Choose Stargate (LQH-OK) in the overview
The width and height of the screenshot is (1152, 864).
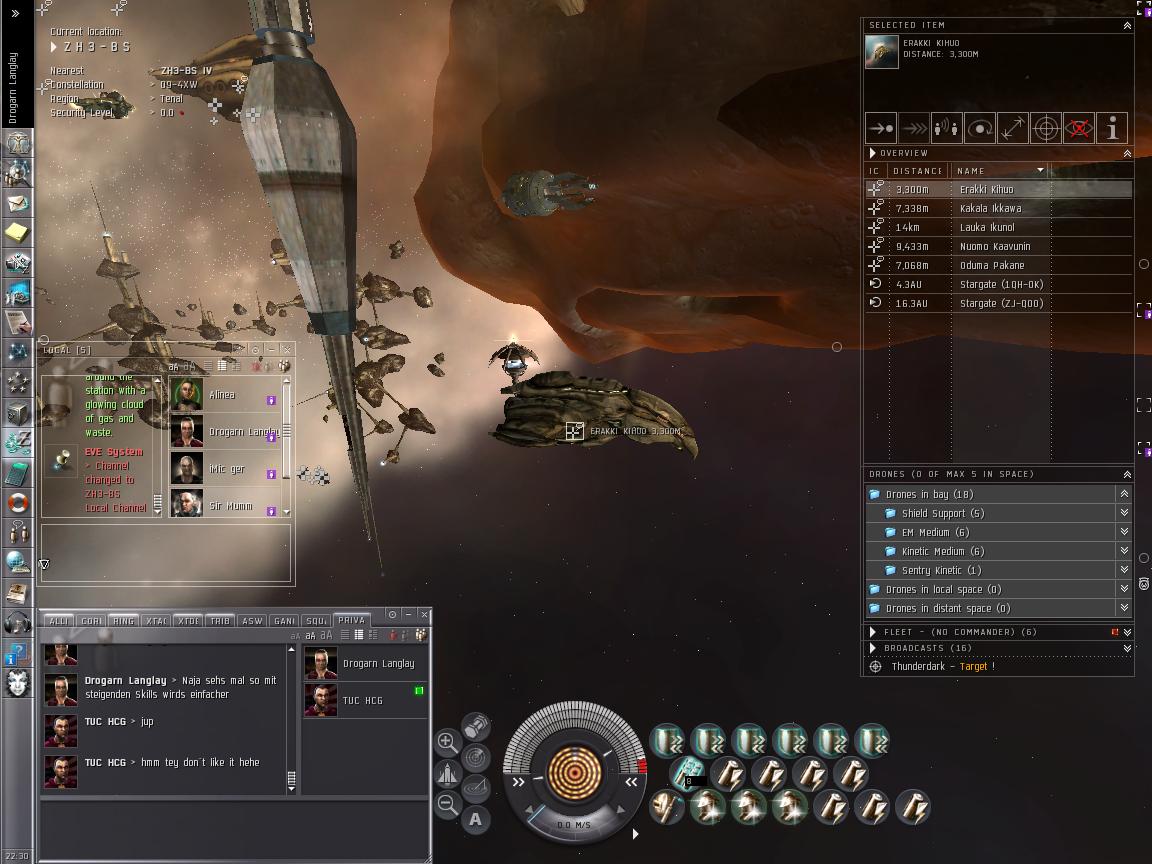pos(1001,284)
